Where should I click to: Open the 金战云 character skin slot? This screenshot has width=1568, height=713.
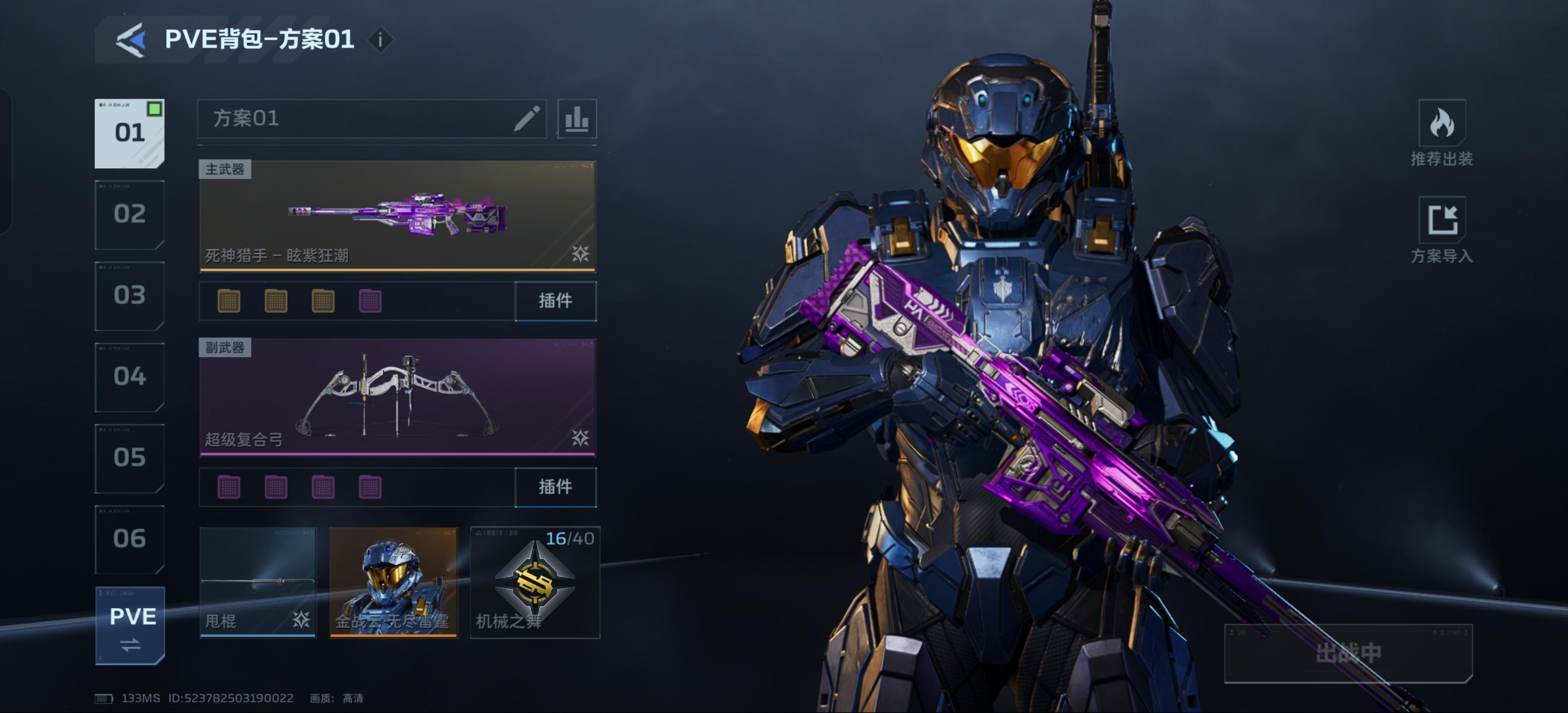point(393,583)
